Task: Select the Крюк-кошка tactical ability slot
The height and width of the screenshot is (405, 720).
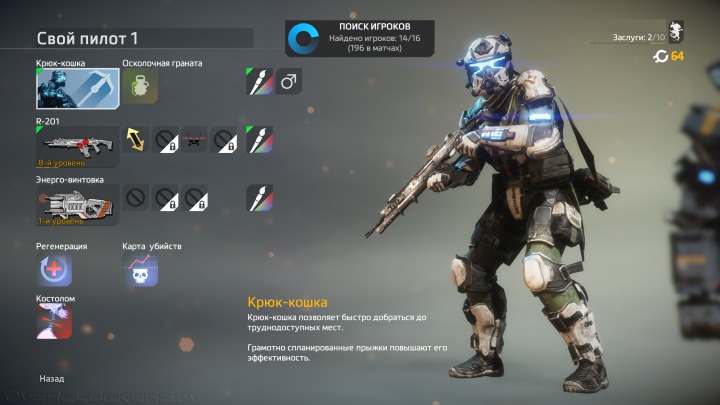Action: pyautogui.click(x=78, y=89)
